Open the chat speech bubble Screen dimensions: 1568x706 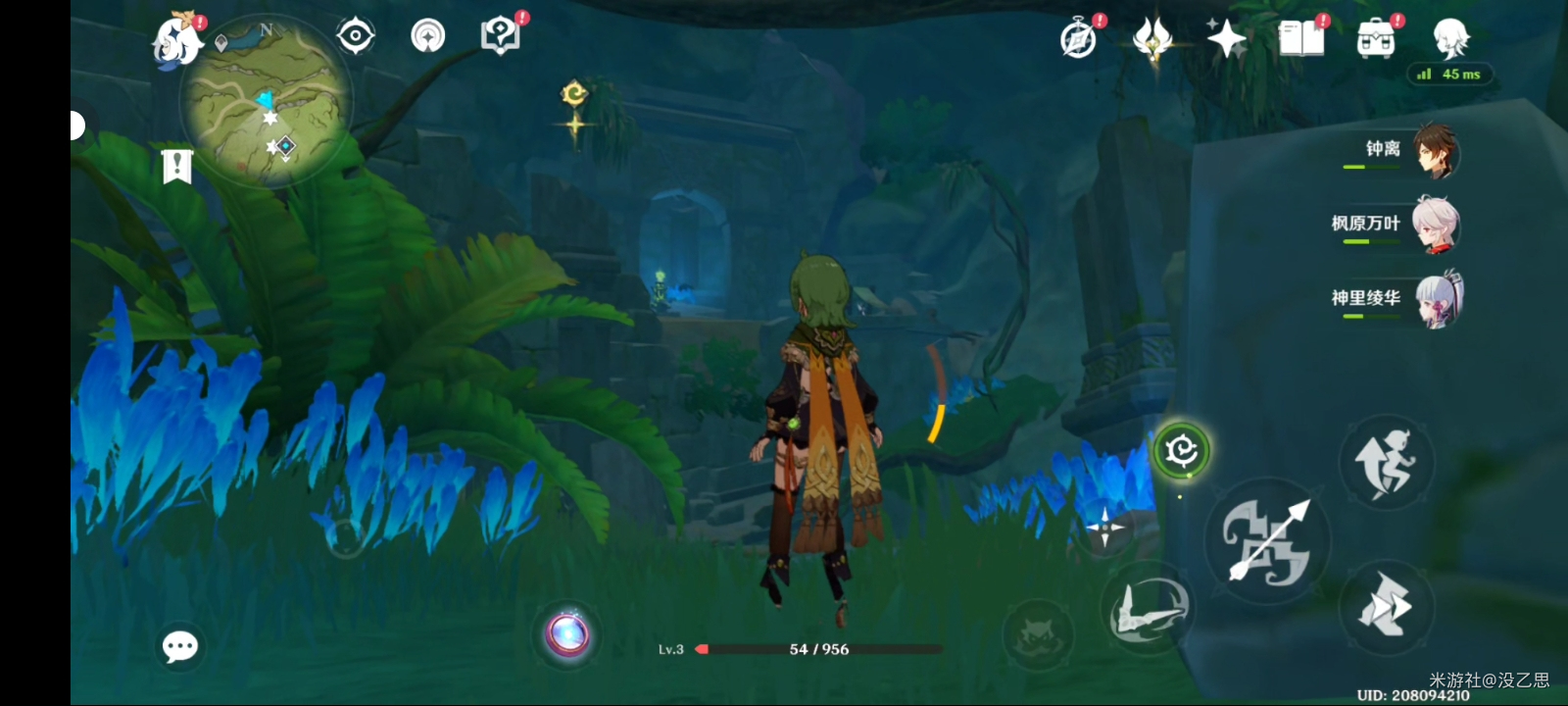click(180, 646)
